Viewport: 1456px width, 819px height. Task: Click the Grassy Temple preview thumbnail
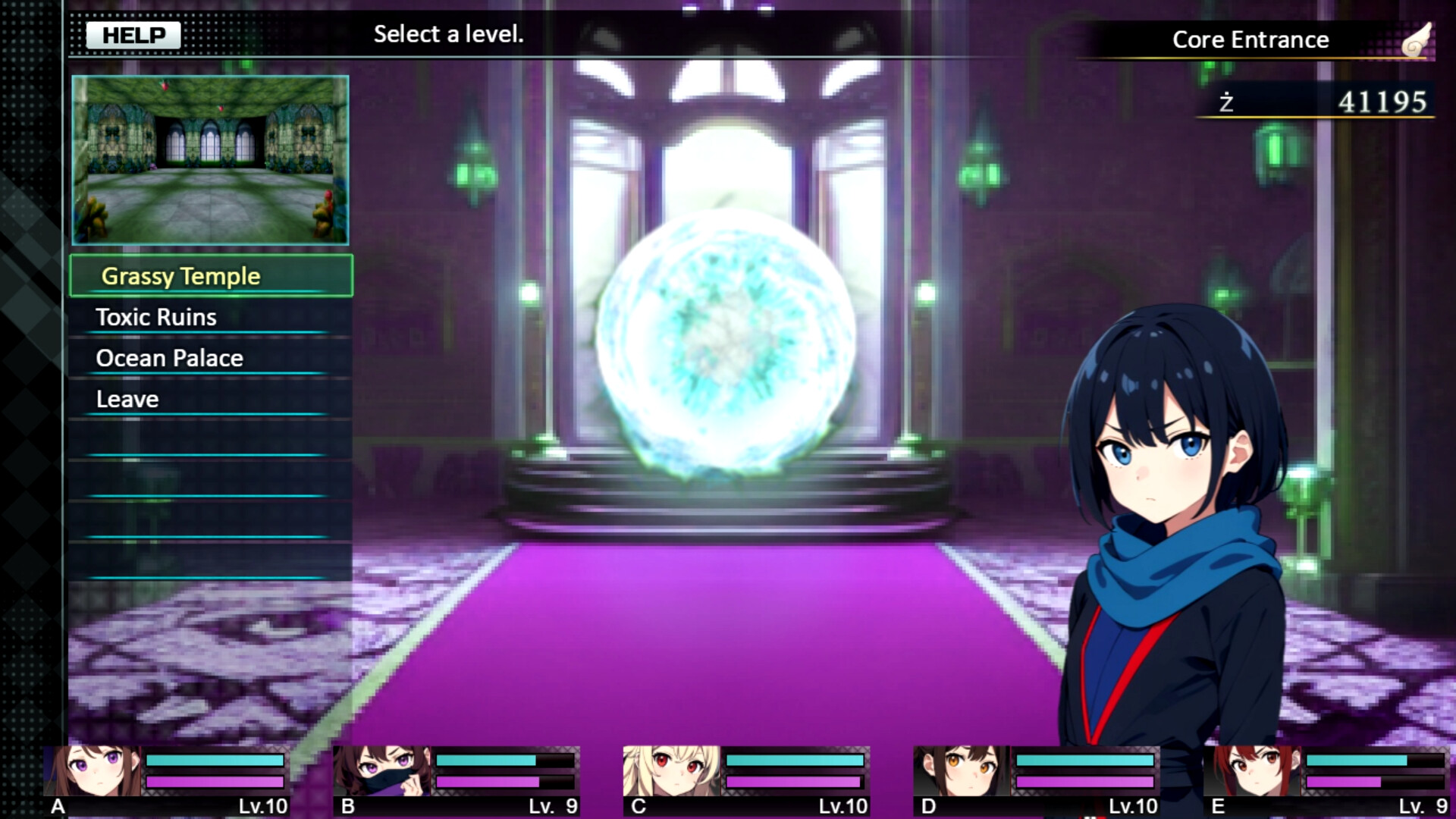coord(209,162)
